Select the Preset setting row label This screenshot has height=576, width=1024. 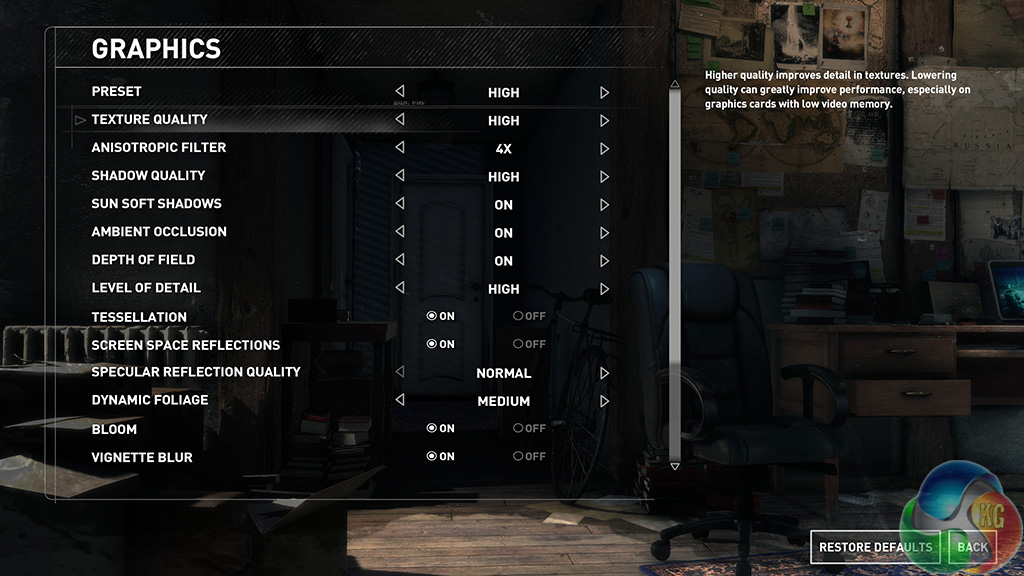pyautogui.click(x=117, y=92)
